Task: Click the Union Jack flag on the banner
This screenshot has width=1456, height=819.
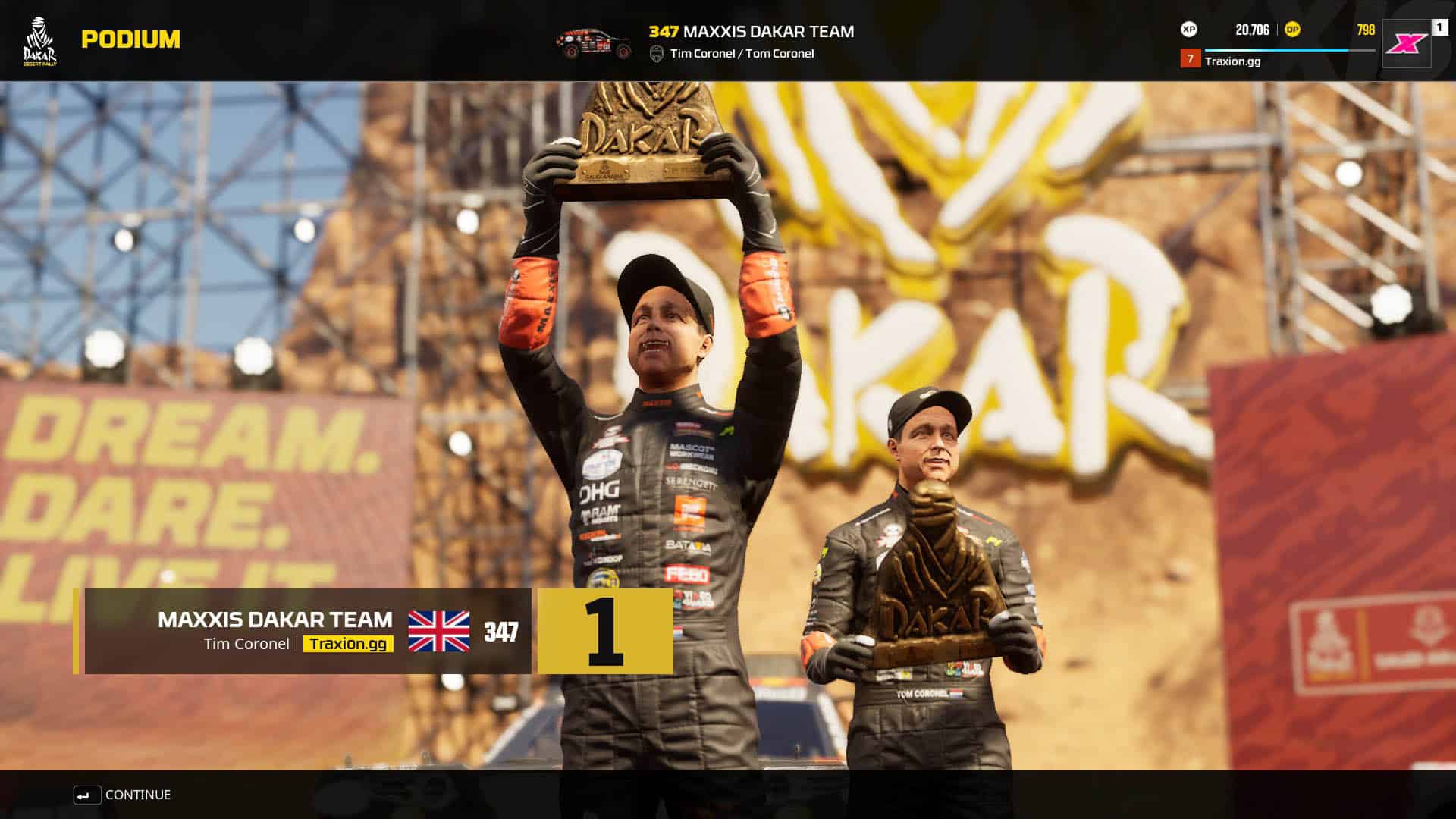Action: [440, 631]
